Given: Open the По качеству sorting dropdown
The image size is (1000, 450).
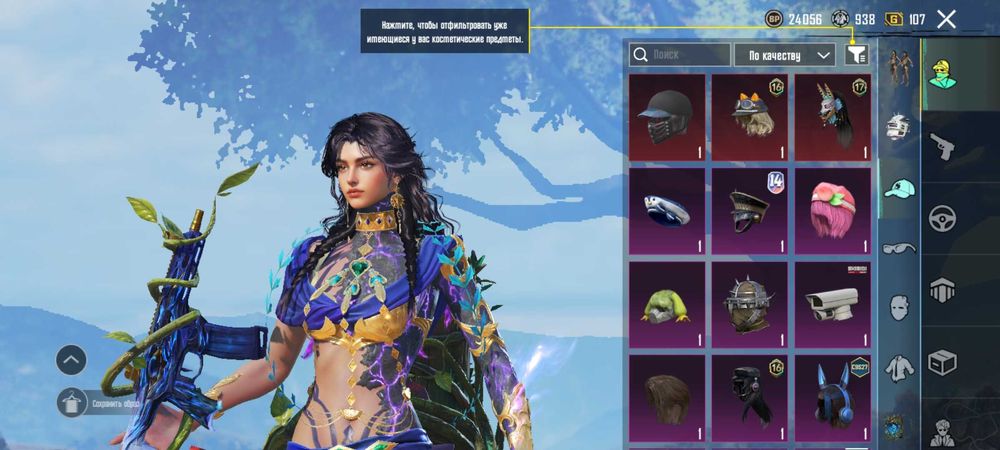Looking at the screenshot, I should [784, 55].
